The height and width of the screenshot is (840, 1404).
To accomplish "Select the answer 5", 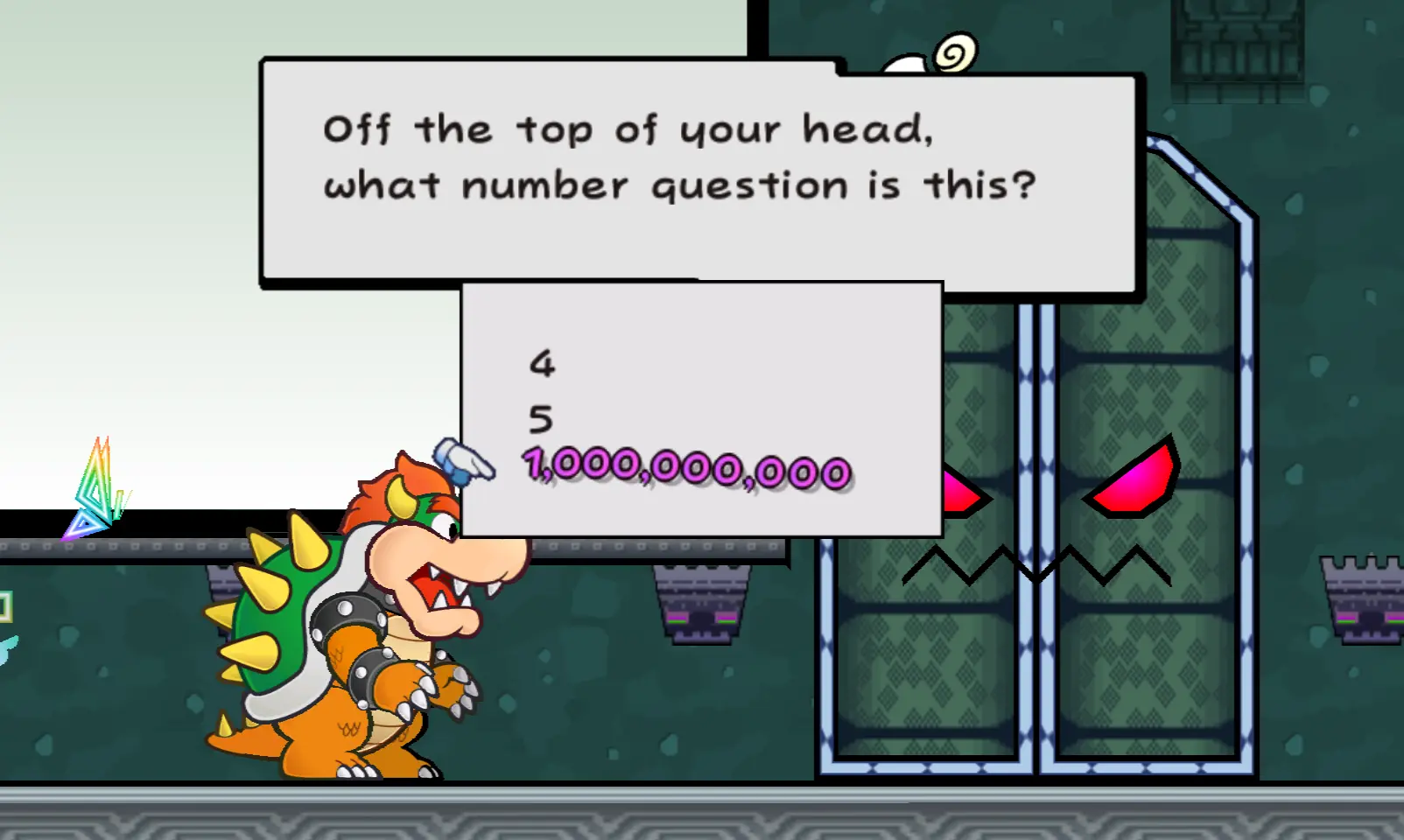I will pos(541,420).
